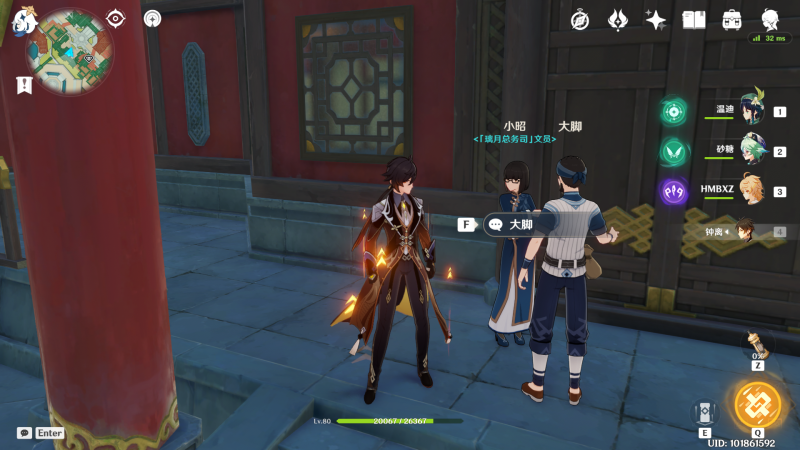Screen dimensions: 800x450
Task: Switch to party member 温迪
Action: pos(752,111)
